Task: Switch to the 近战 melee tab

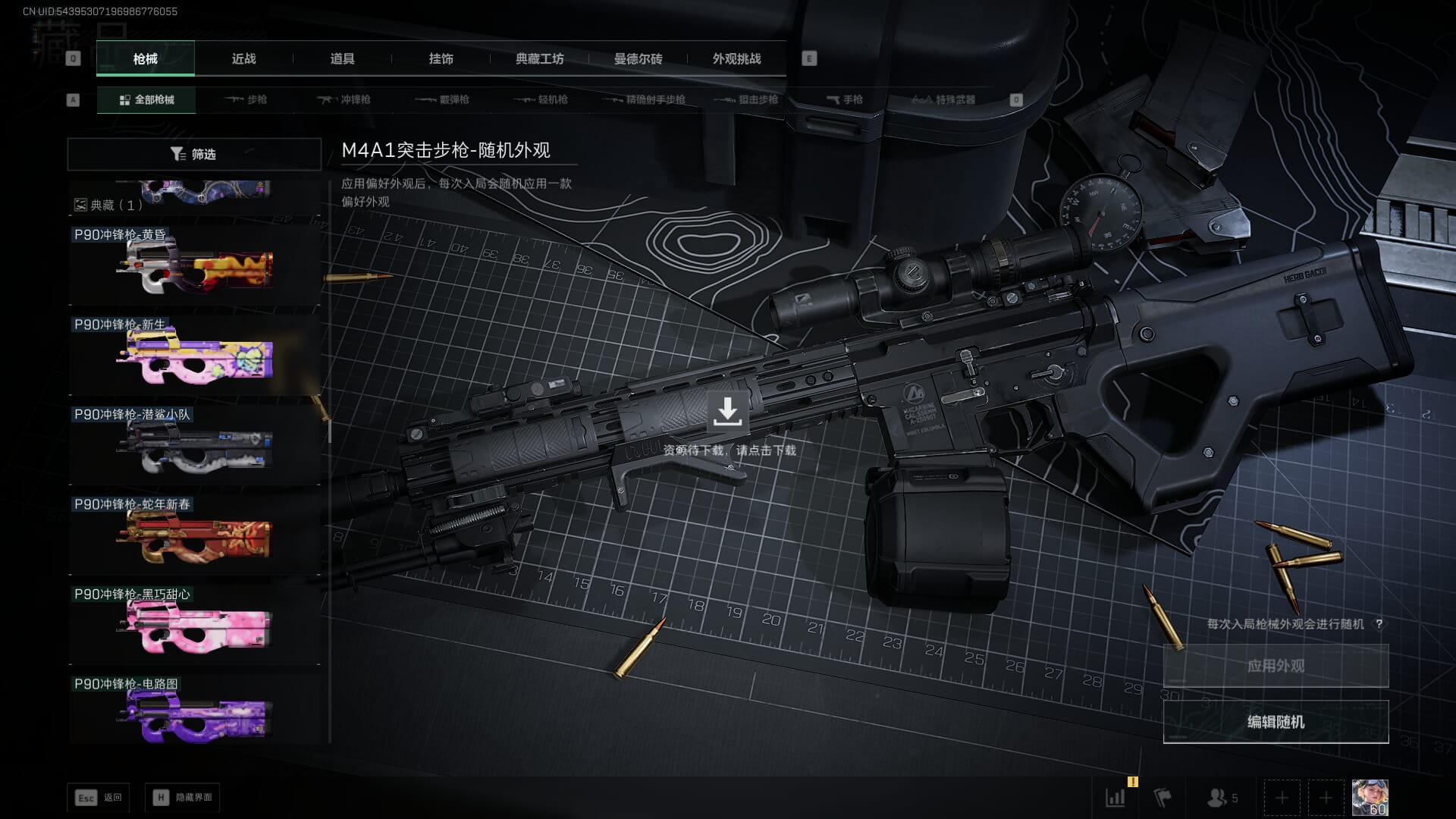Action: pyautogui.click(x=243, y=59)
